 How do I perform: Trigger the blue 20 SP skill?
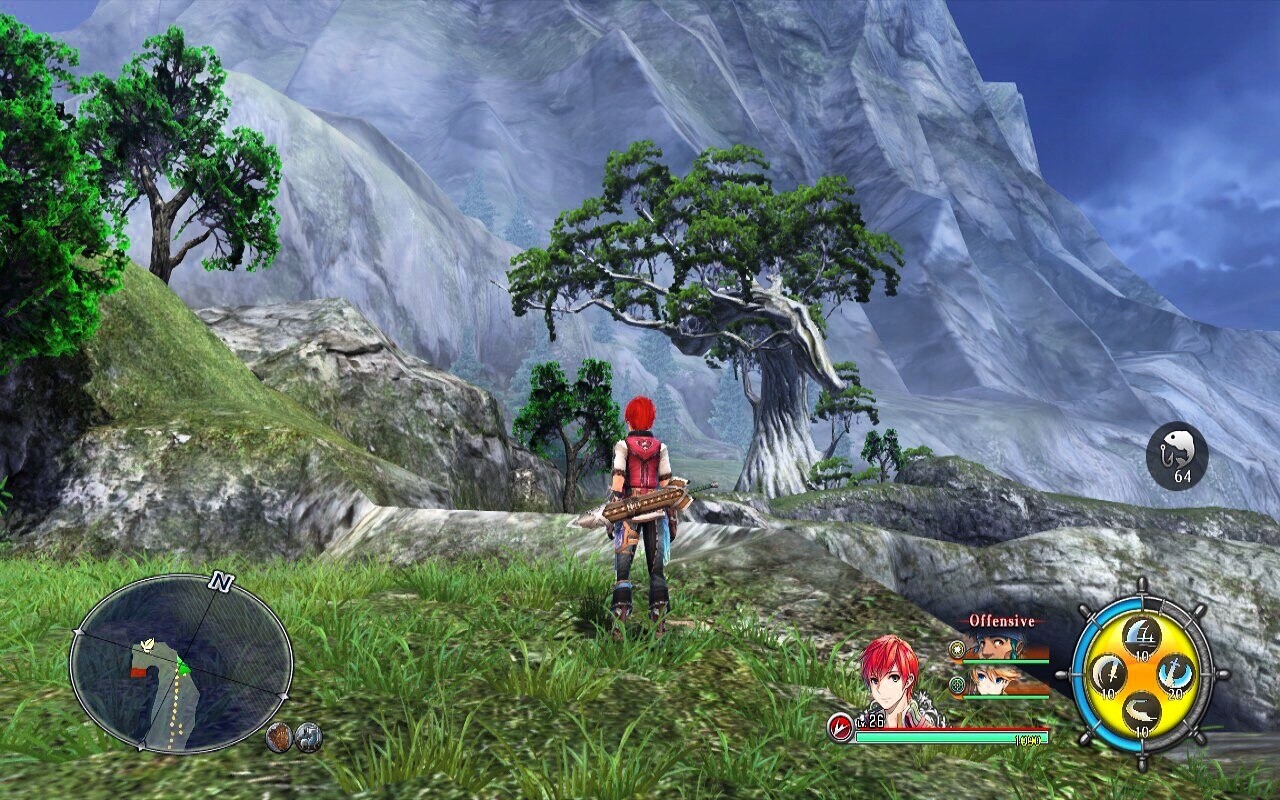click(x=1176, y=672)
